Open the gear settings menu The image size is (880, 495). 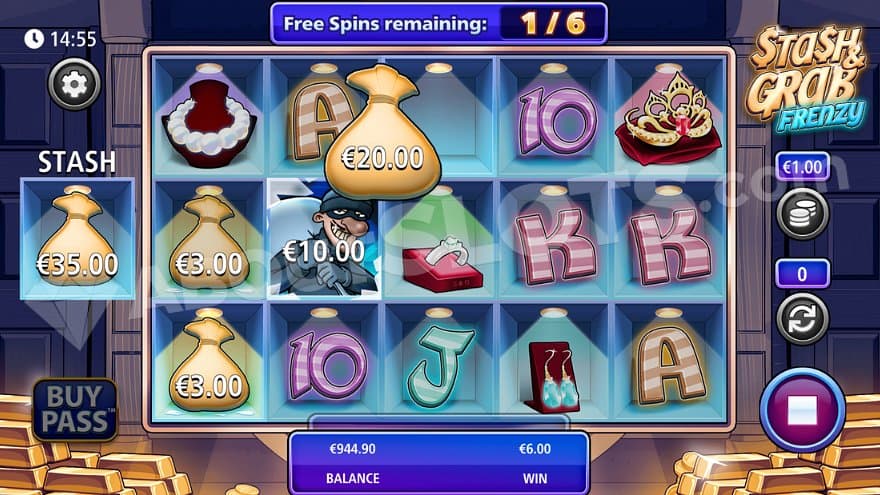click(x=74, y=84)
